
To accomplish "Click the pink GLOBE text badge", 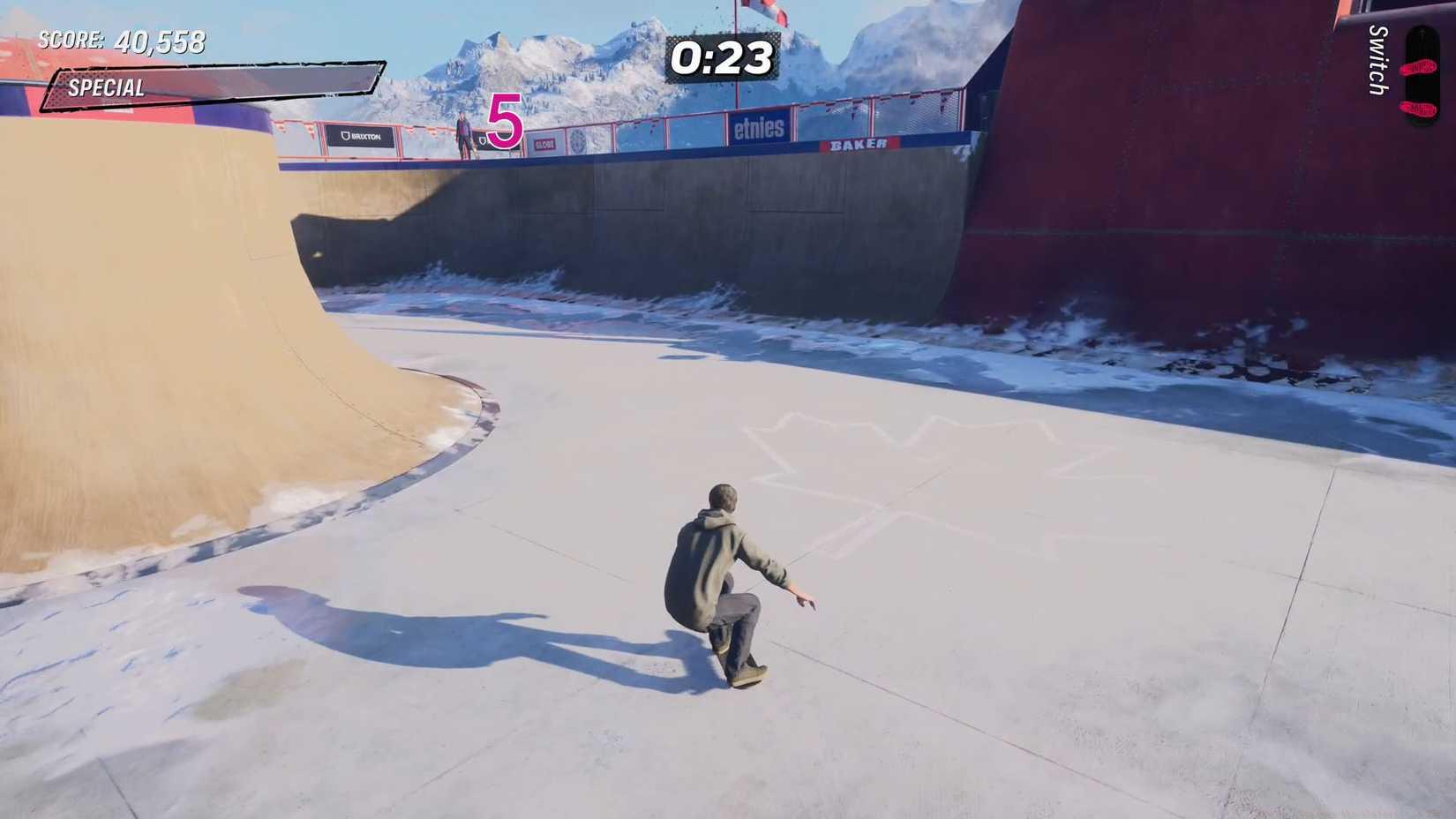I will point(545,144).
